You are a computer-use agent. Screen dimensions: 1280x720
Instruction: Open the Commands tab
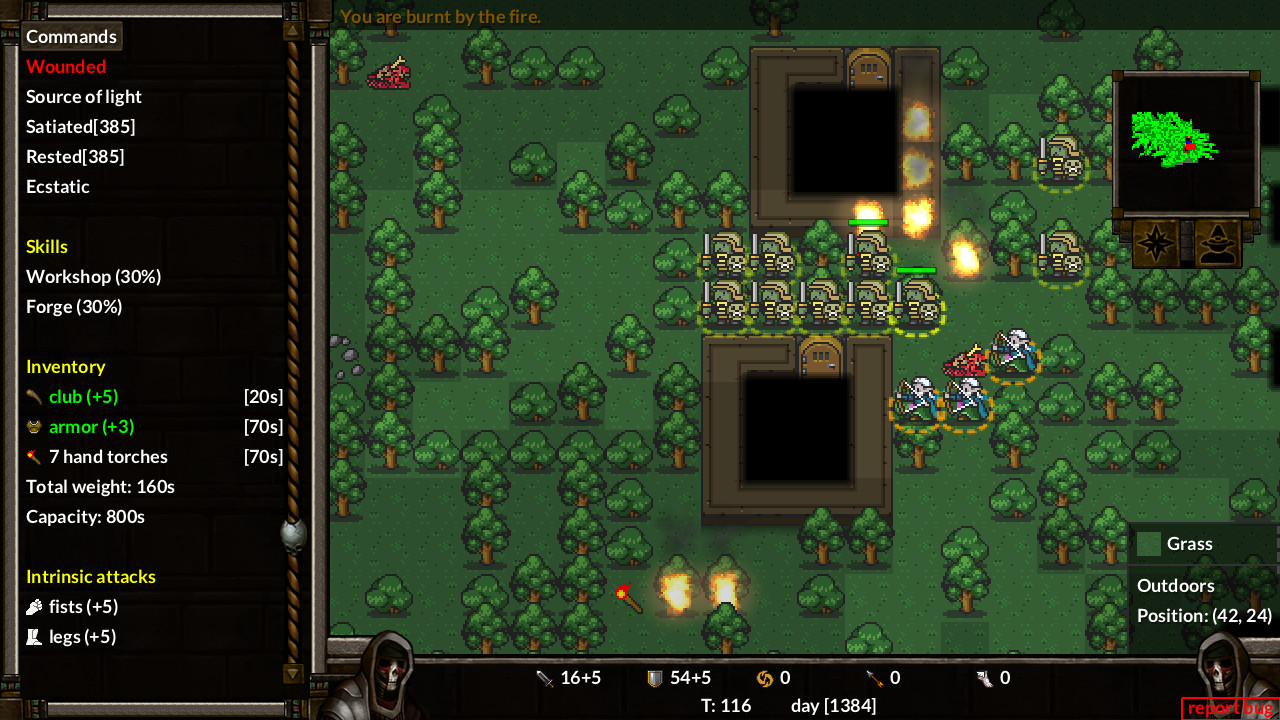coord(71,35)
